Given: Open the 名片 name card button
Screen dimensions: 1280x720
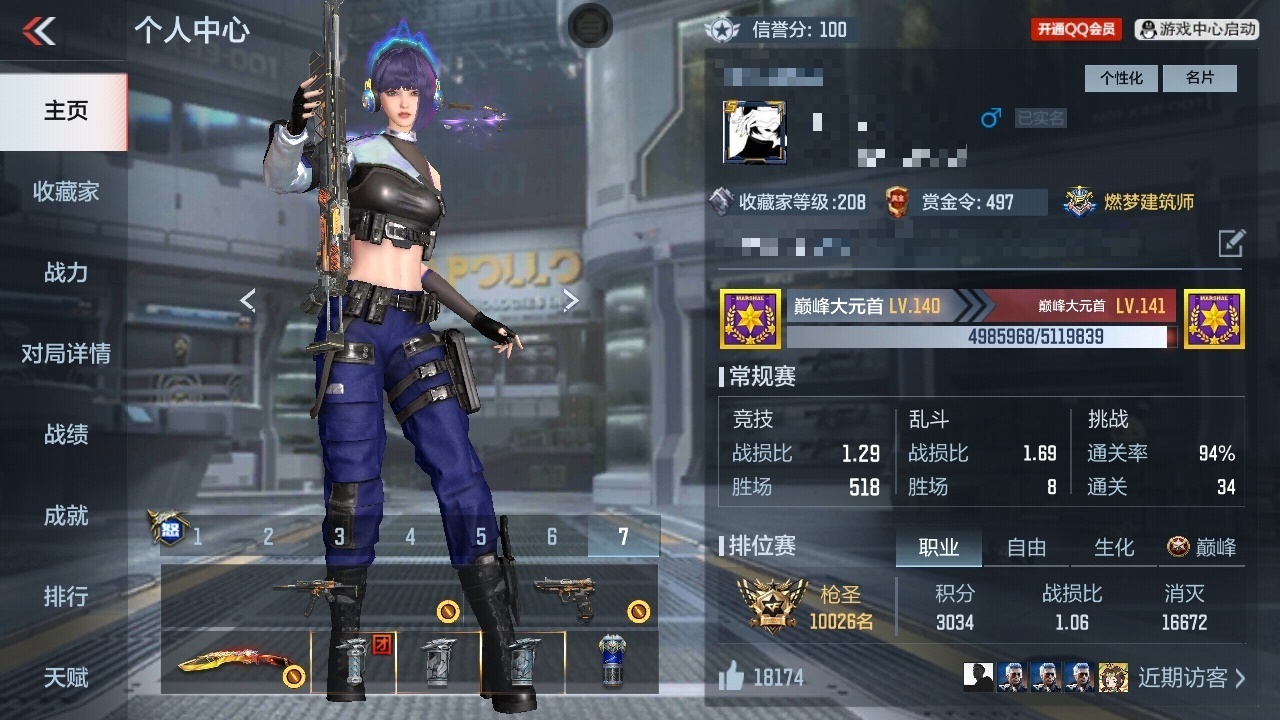Looking at the screenshot, I should tap(1200, 78).
